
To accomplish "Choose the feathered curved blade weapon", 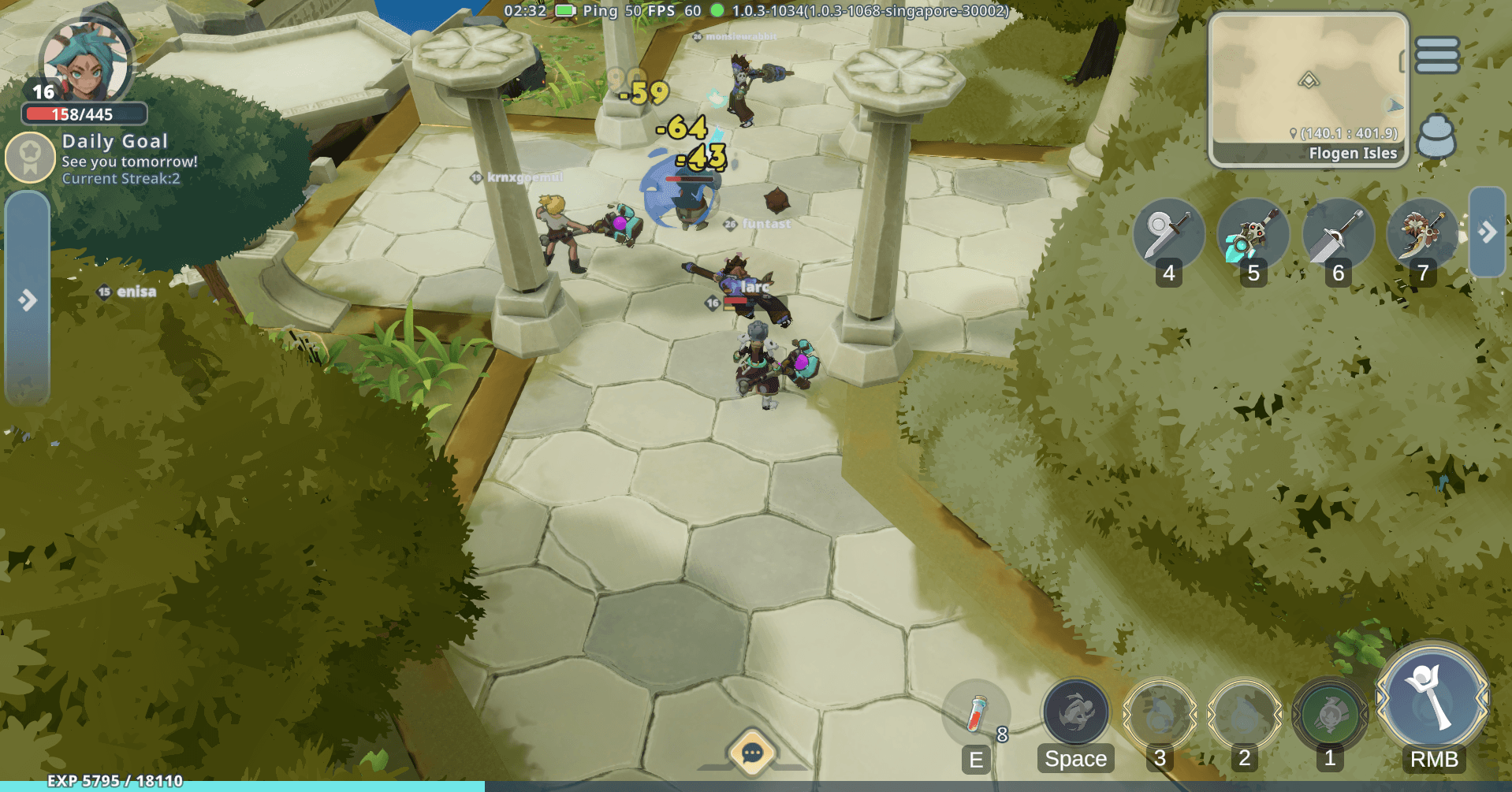I will point(1421,234).
